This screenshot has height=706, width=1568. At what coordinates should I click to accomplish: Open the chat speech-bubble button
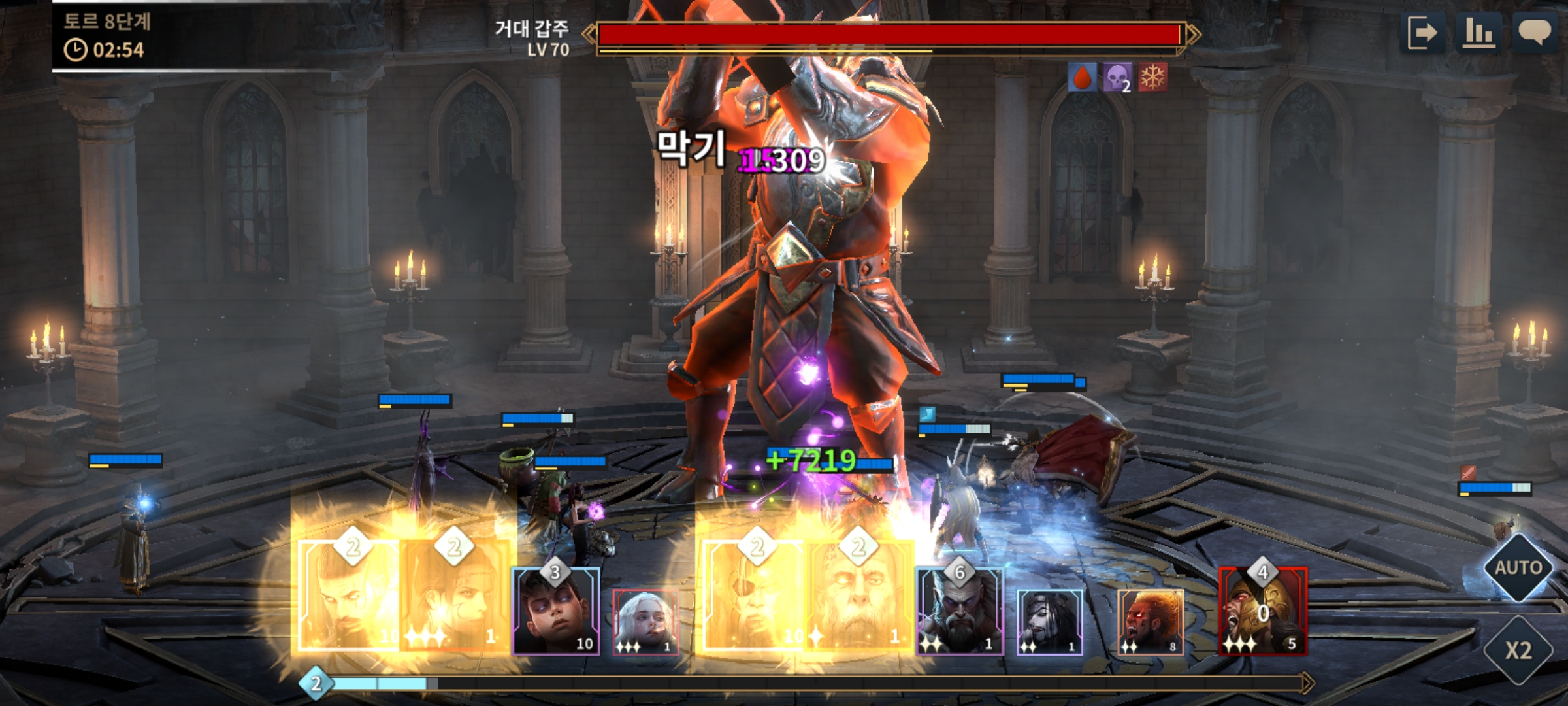[1534, 33]
